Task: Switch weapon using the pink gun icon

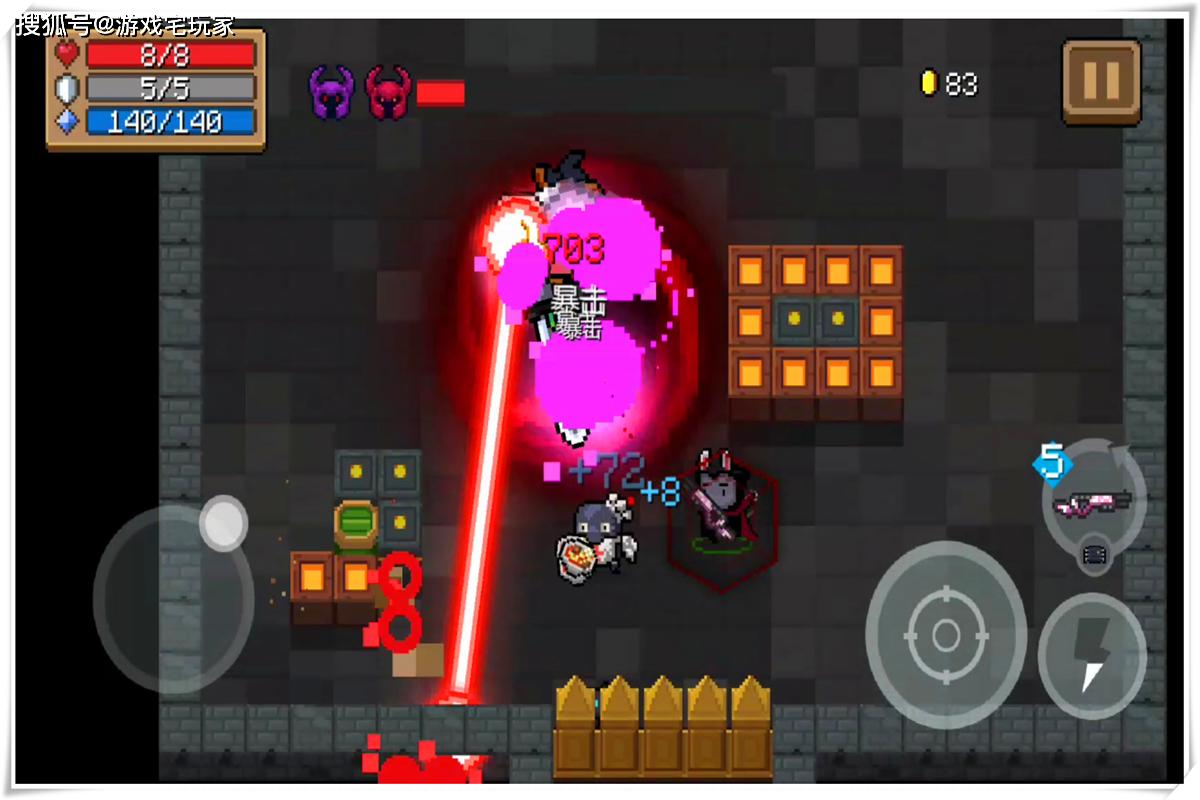Action: click(1094, 501)
